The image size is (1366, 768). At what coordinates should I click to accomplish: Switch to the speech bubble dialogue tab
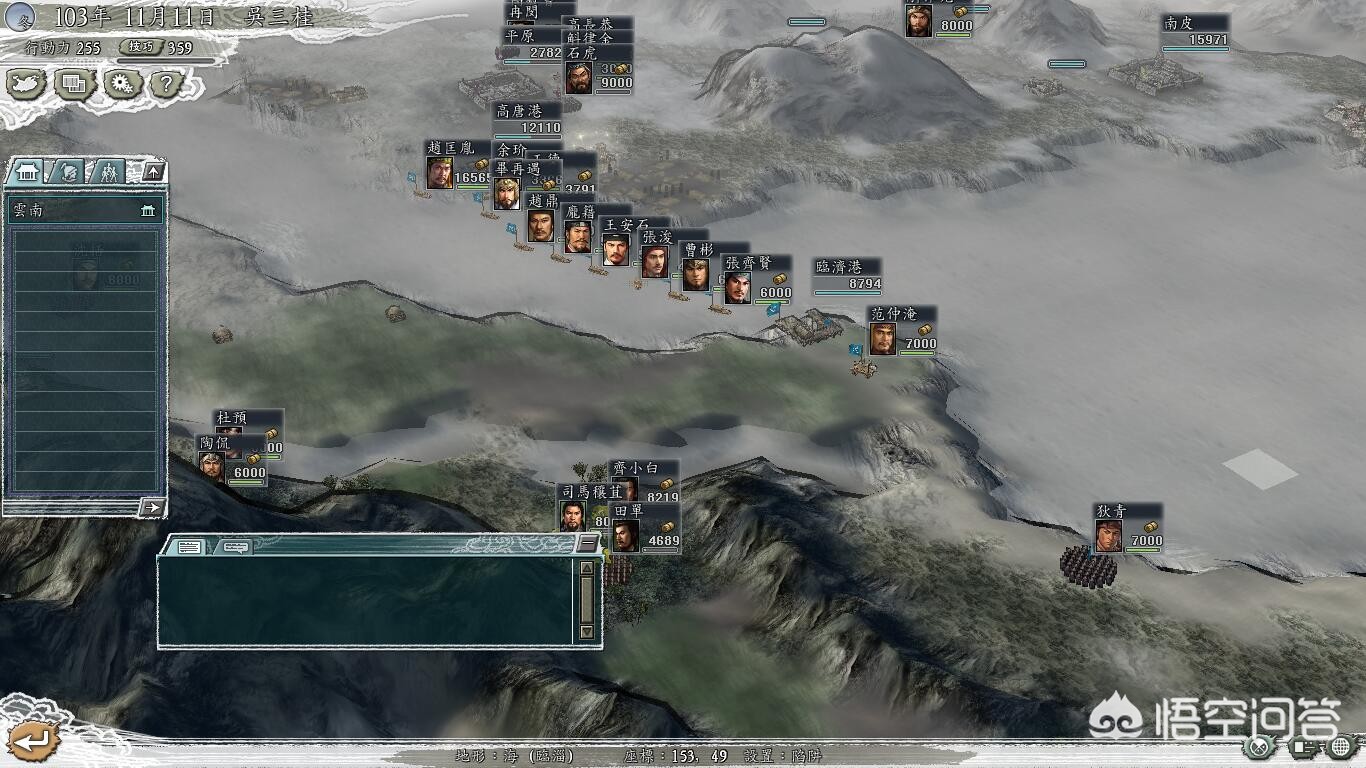pyautogui.click(x=235, y=546)
